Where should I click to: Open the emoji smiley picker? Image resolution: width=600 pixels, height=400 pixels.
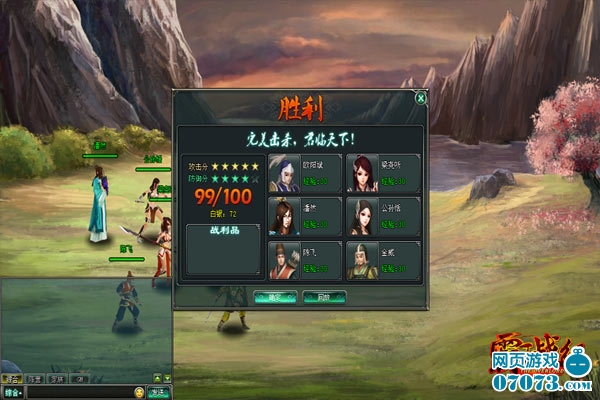coord(139,392)
